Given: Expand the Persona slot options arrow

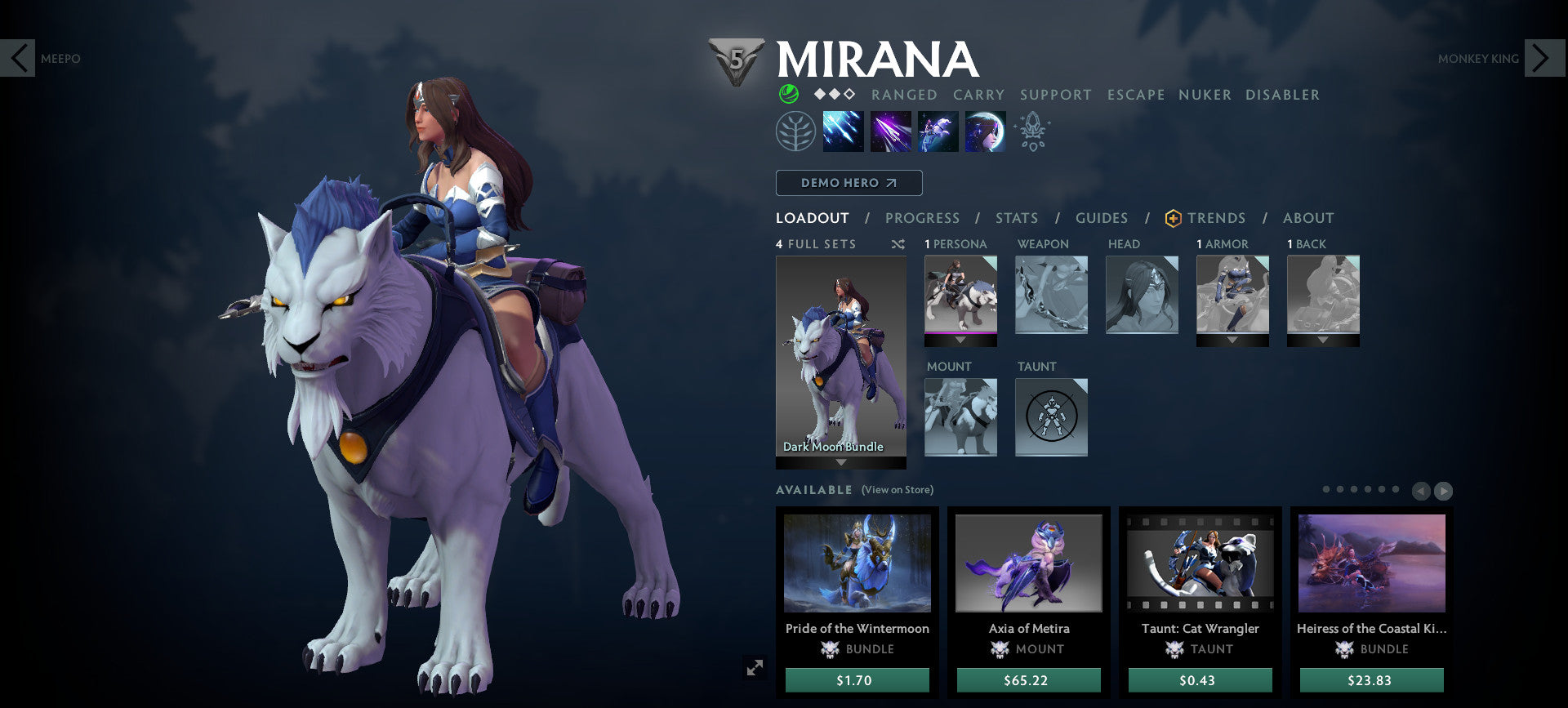Looking at the screenshot, I should pos(960,341).
